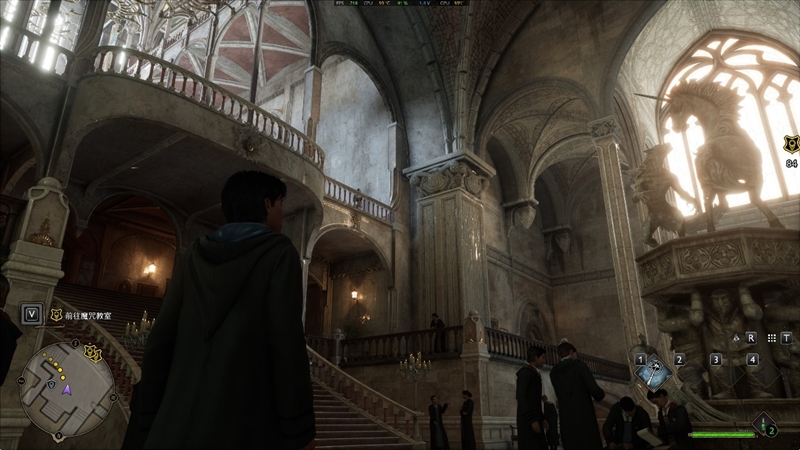Select the equipped spell in slot 1
Image resolution: width=800 pixels, height=450 pixels.
(x=653, y=372)
